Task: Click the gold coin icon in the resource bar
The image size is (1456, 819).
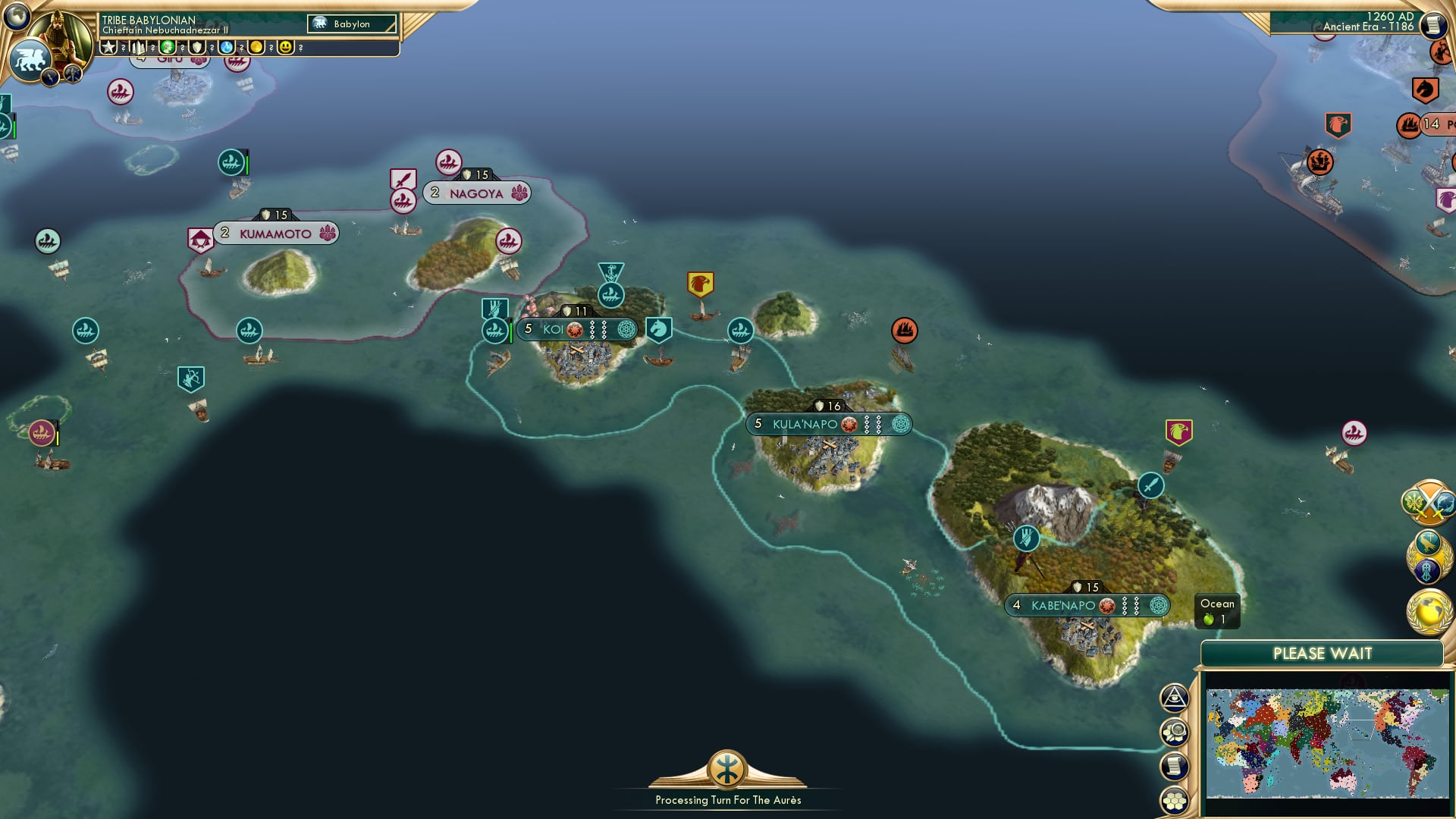Action: pyautogui.click(x=256, y=47)
